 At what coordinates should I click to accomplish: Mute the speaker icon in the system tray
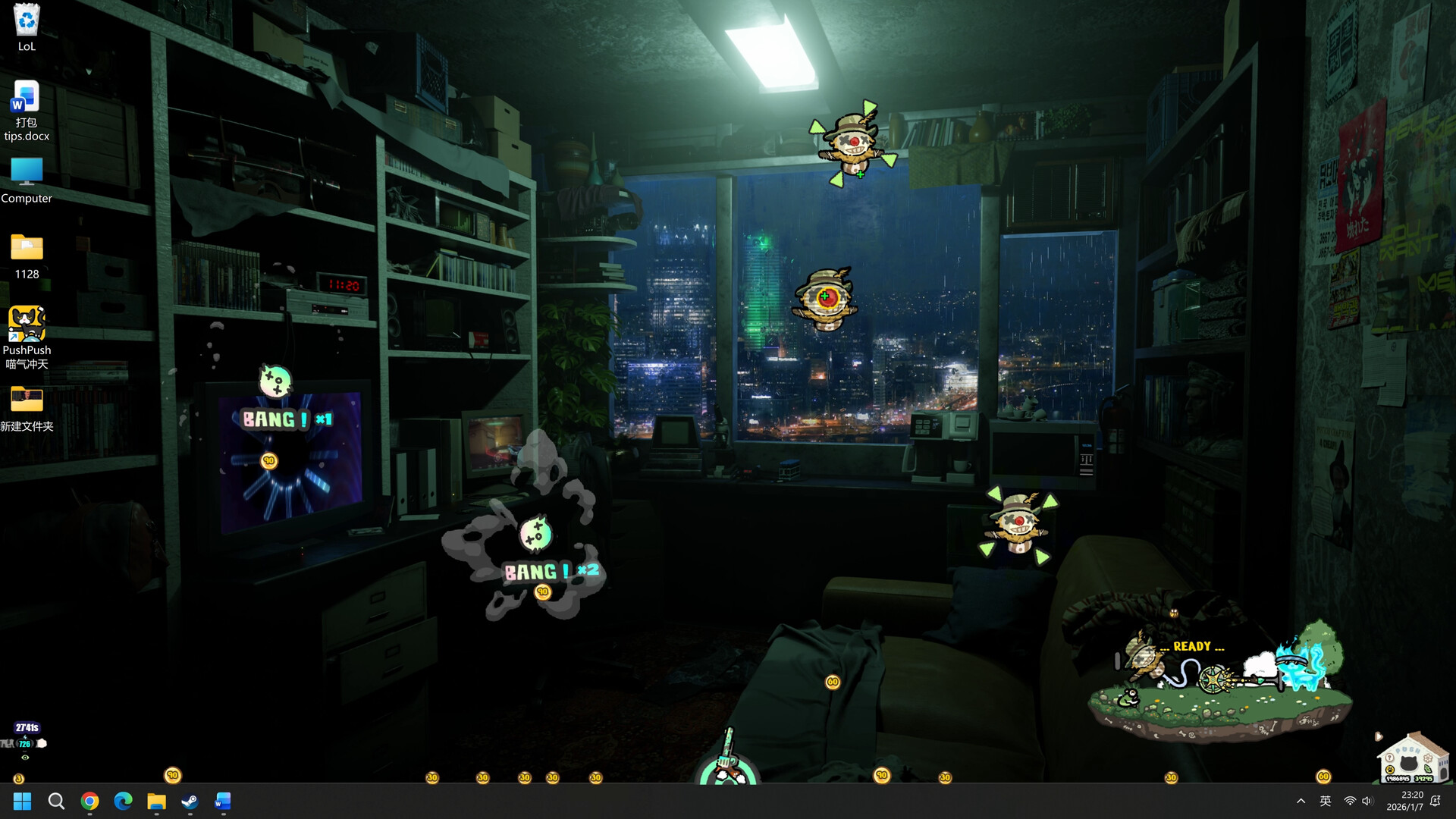pyautogui.click(x=1367, y=801)
